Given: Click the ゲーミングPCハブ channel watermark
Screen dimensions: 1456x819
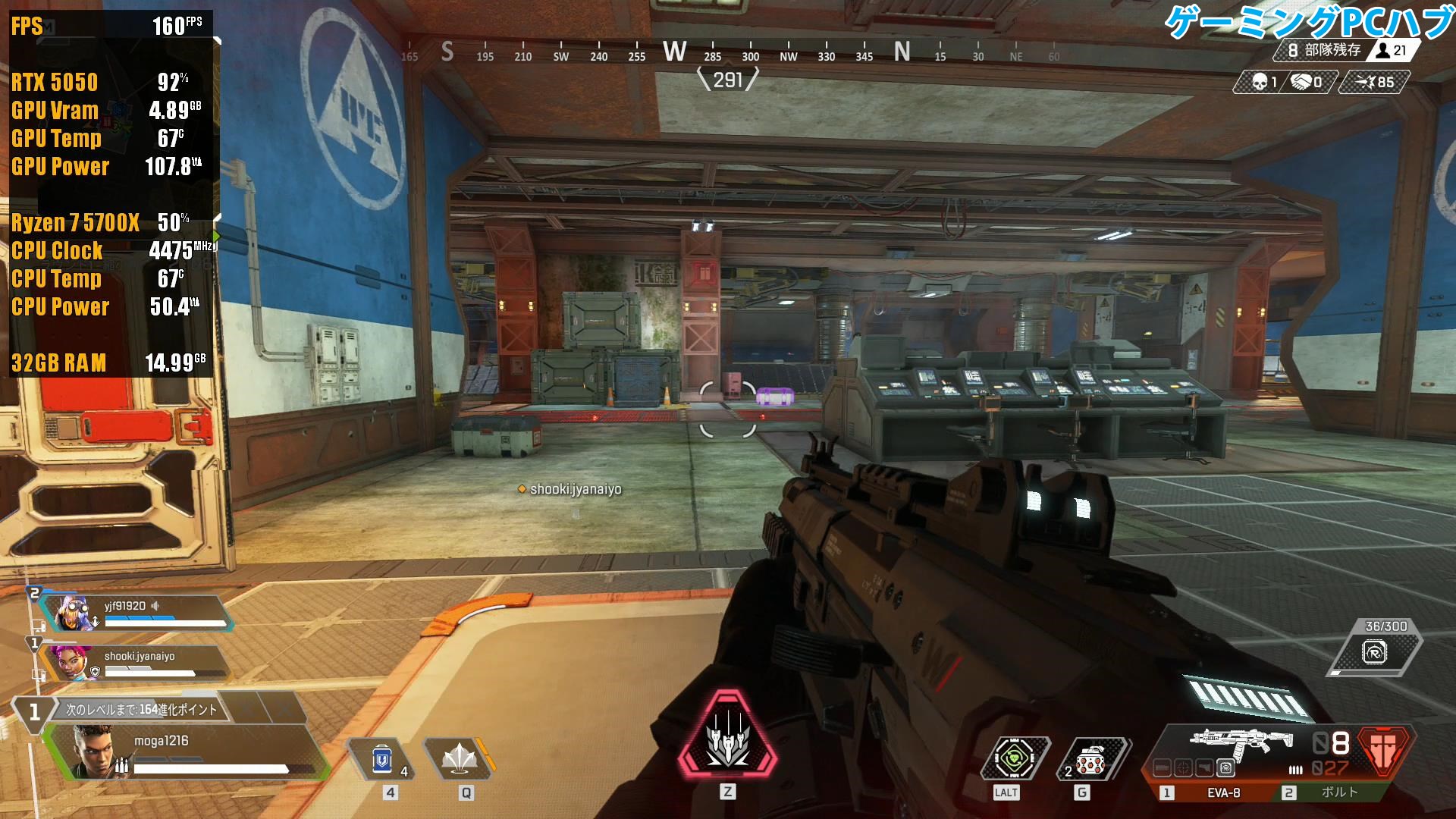Looking at the screenshot, I should pyautogui.click(x=1308, y=23).
